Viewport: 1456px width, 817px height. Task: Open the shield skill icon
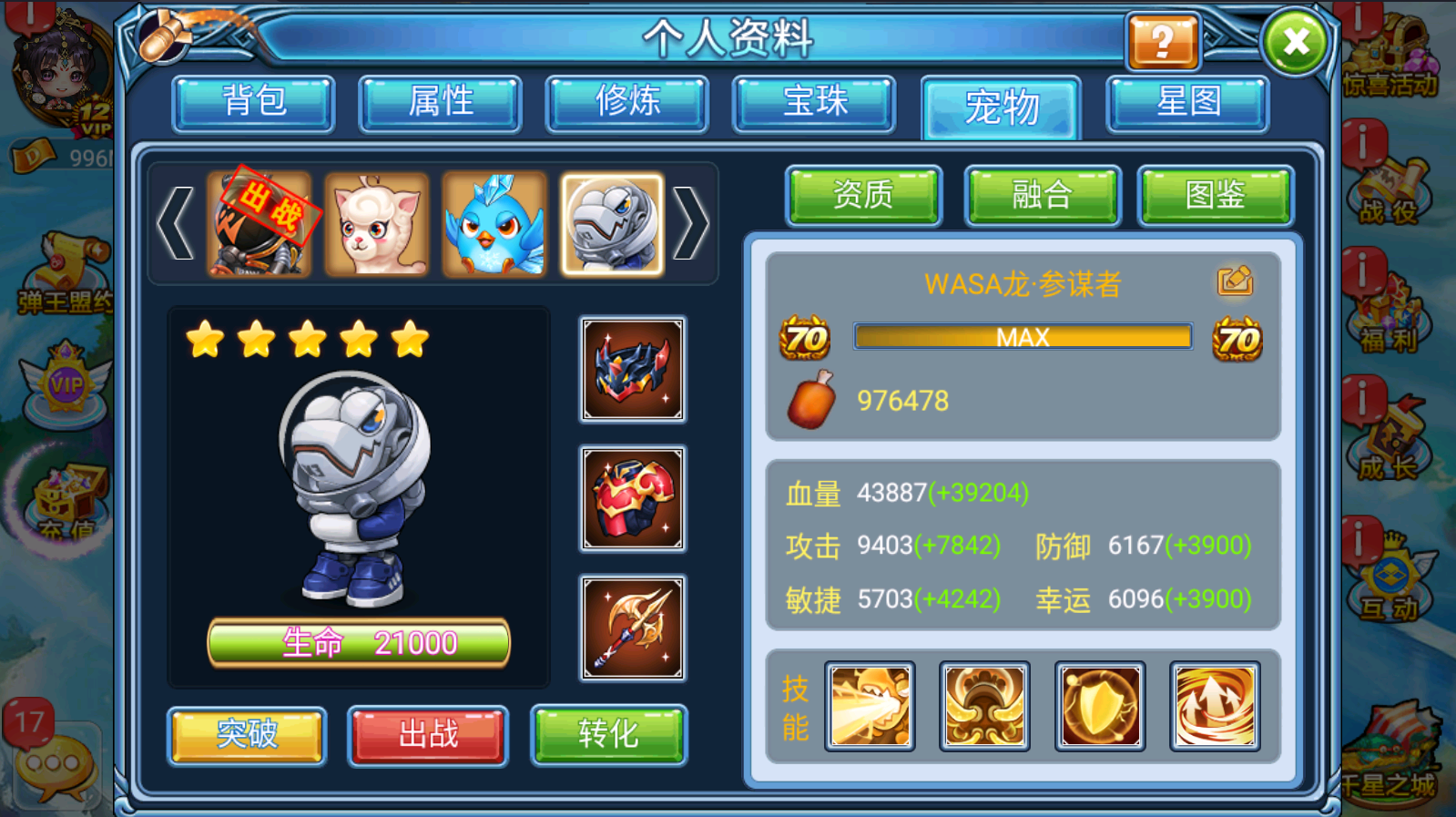(1098, 705)
